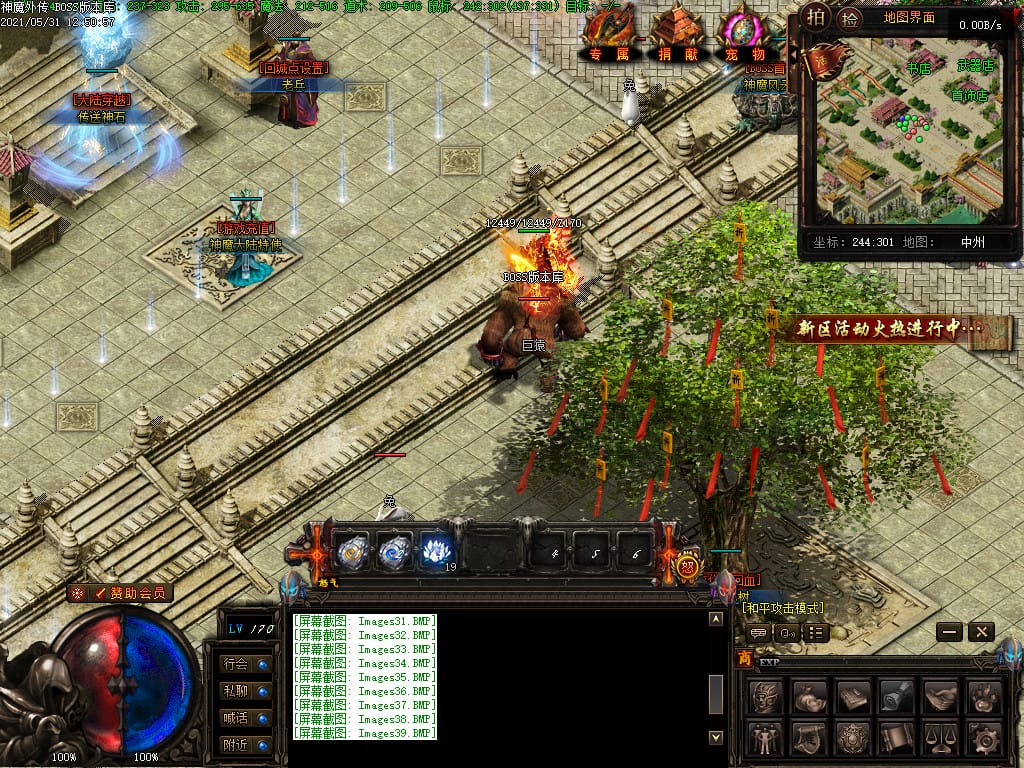This screenshot has width=1024, height=768.
Task: Toggle the 行会 guild chat channel
Action: click(246, 663)
